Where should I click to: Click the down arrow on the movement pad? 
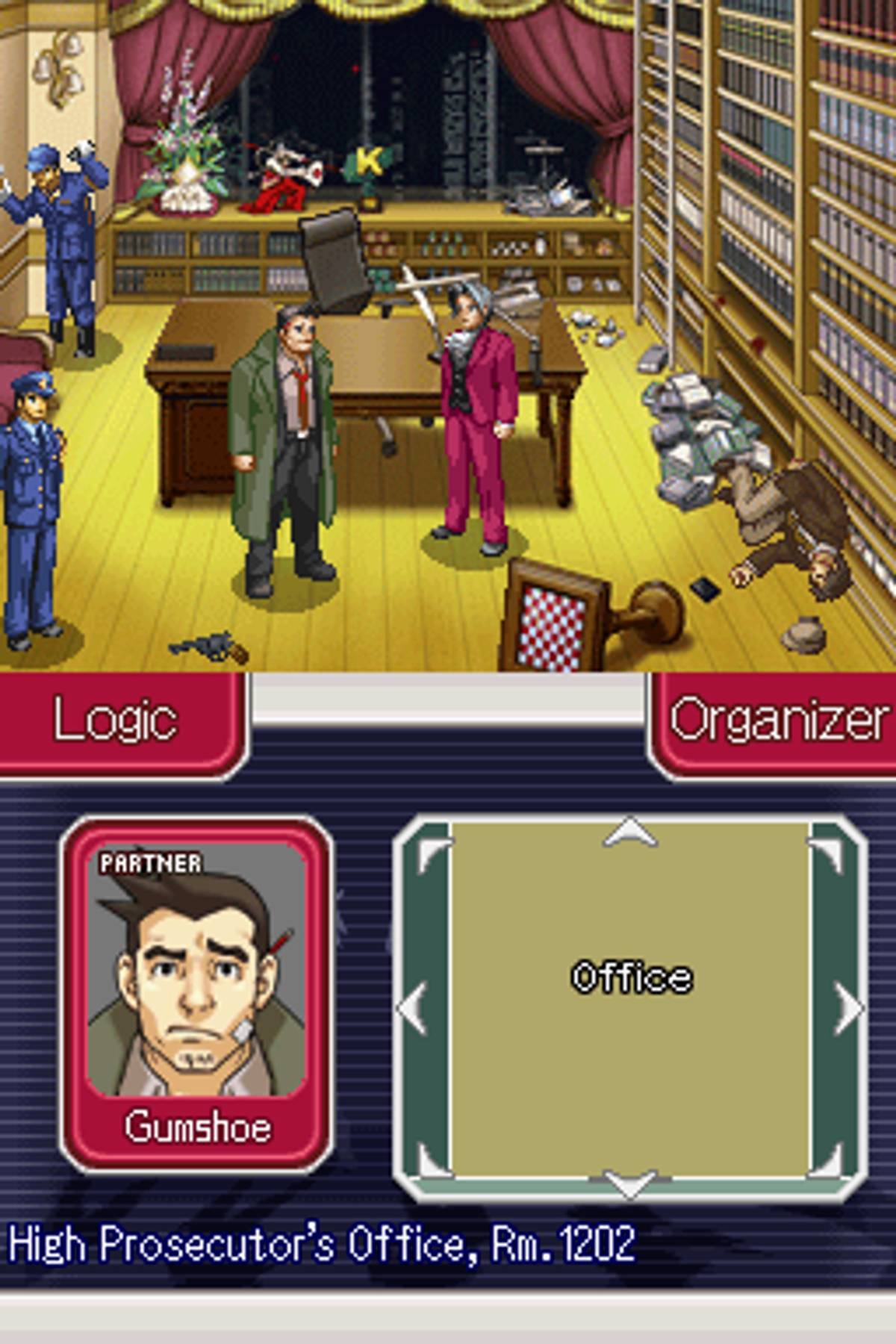(631, 1182)
